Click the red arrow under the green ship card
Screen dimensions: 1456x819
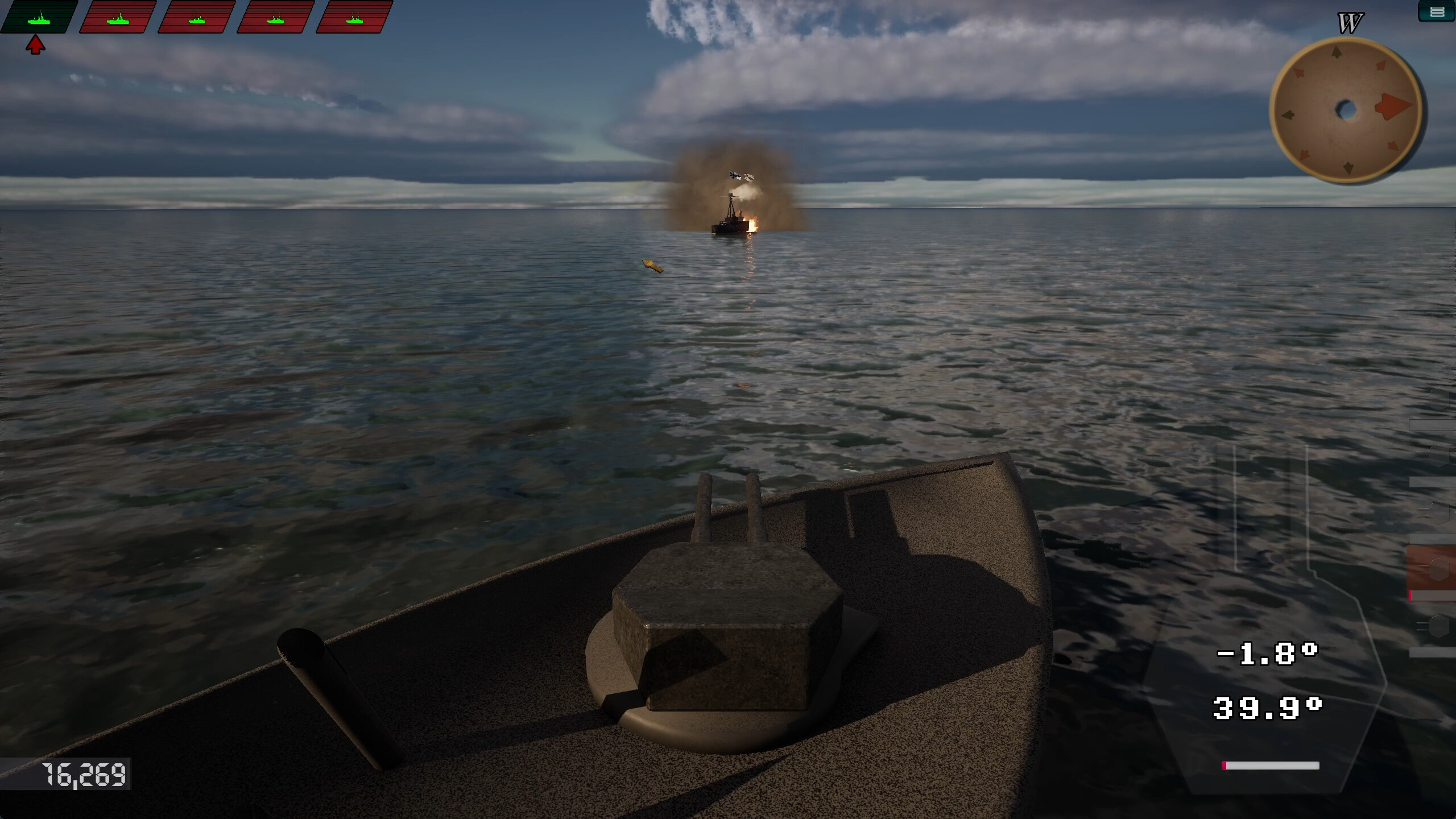click(36, 44)
